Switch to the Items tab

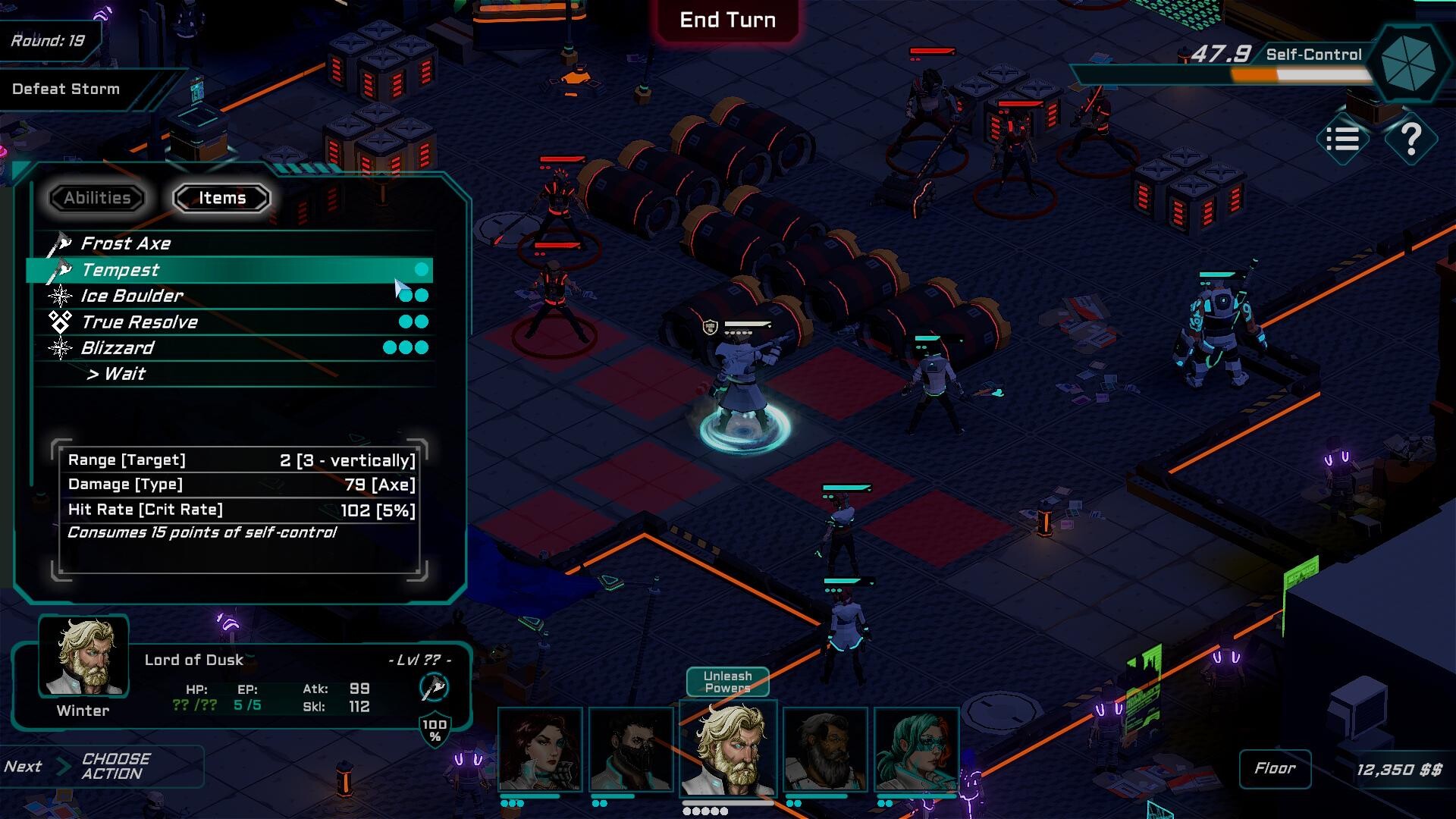(221, 197)
